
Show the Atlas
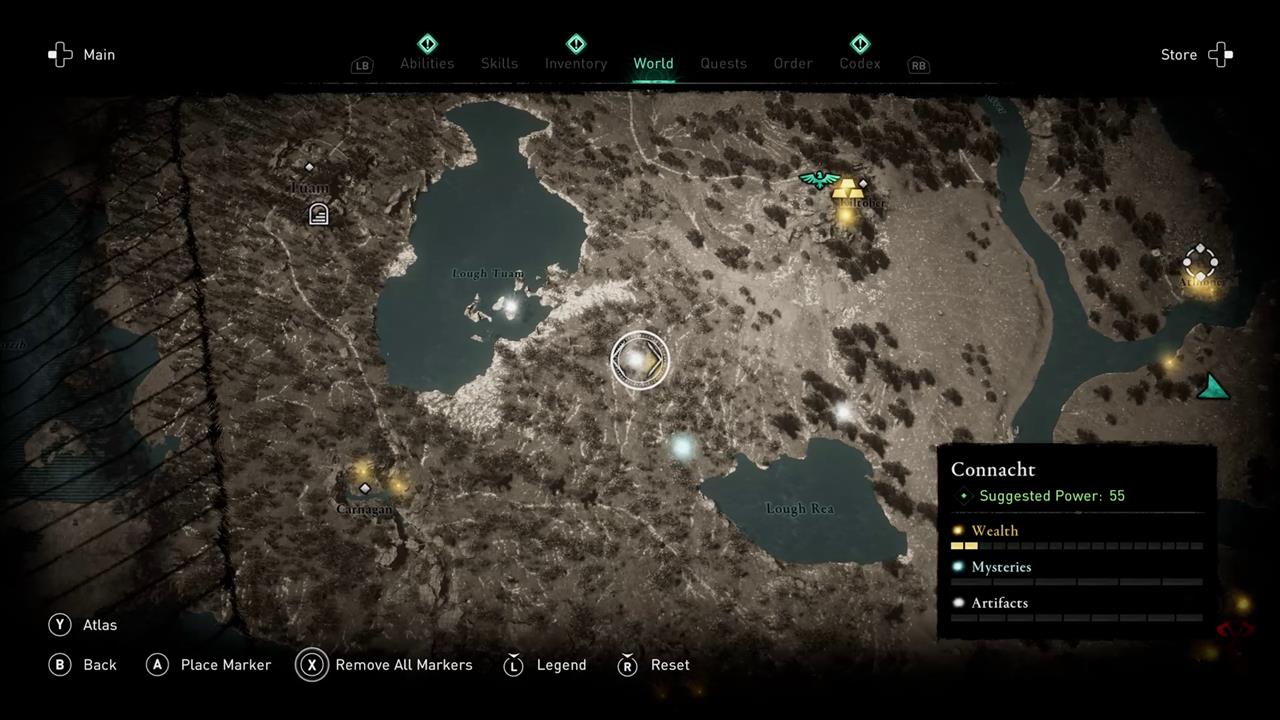click(x=84, y=625)
